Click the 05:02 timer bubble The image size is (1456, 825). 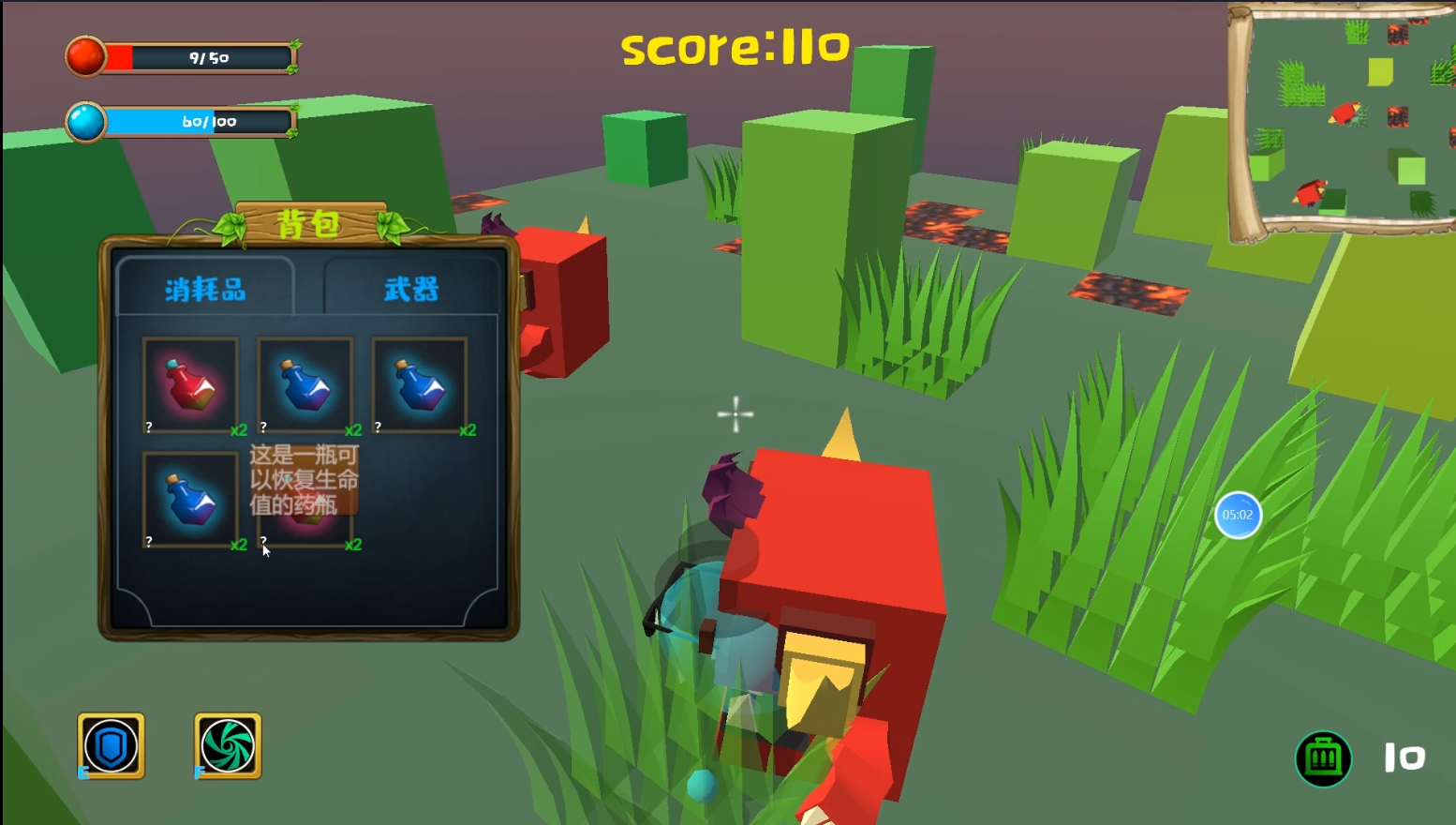click(x=1238, y=515)
